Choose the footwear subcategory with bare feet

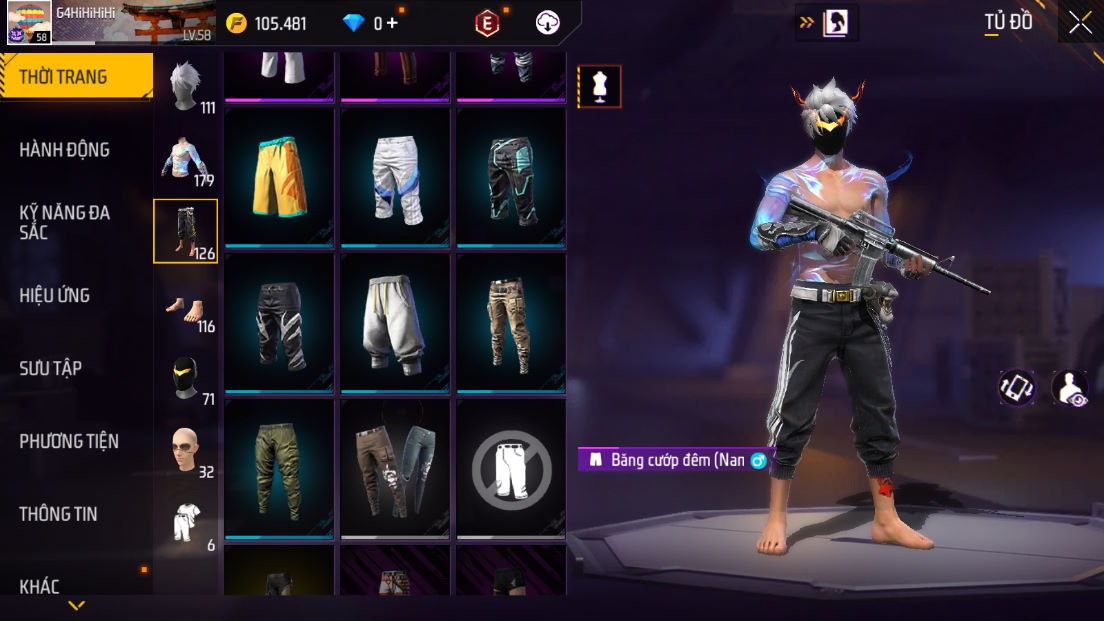pos(185,305)
